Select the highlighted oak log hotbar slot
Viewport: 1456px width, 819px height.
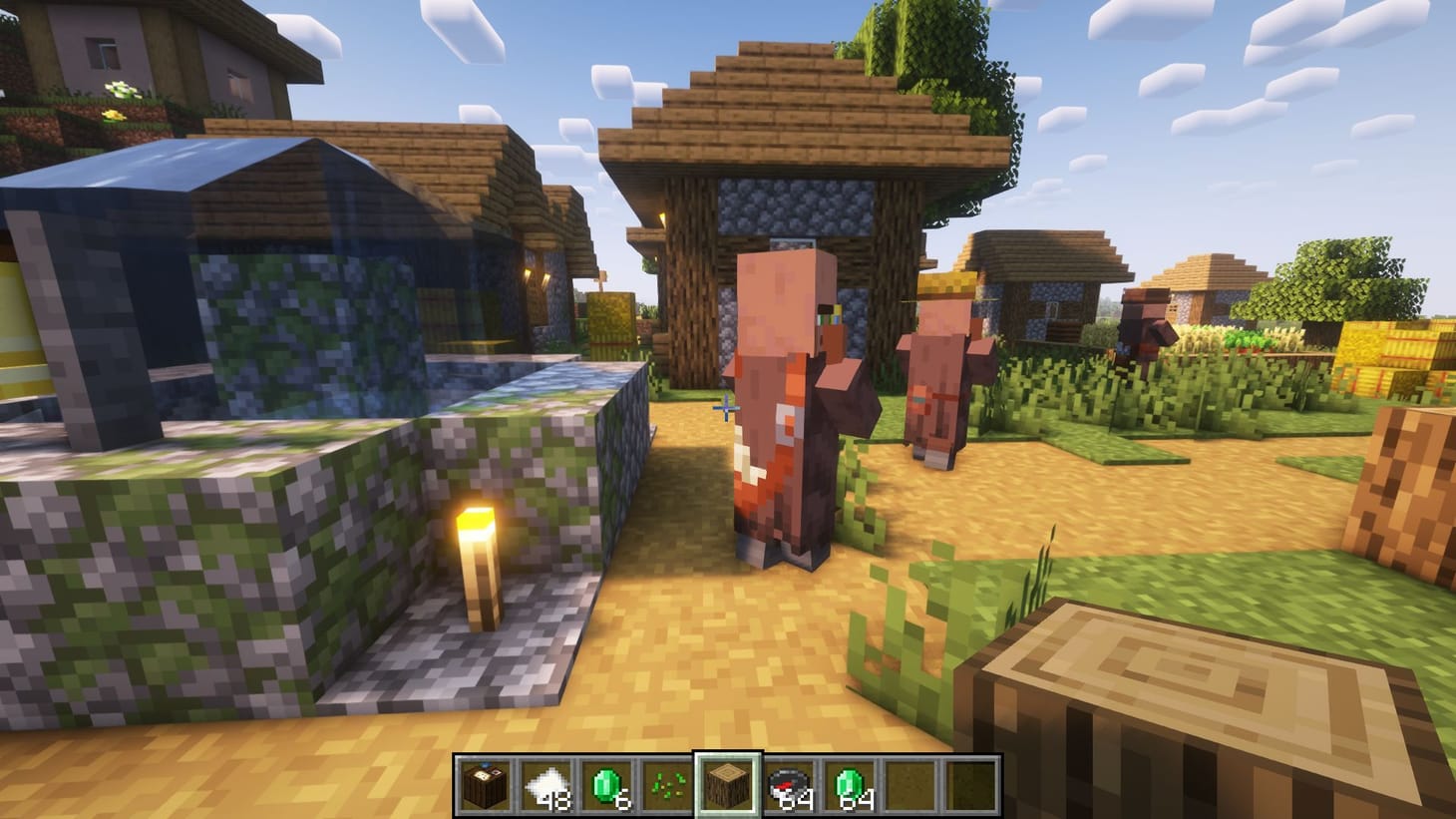[x=726, y=784]
